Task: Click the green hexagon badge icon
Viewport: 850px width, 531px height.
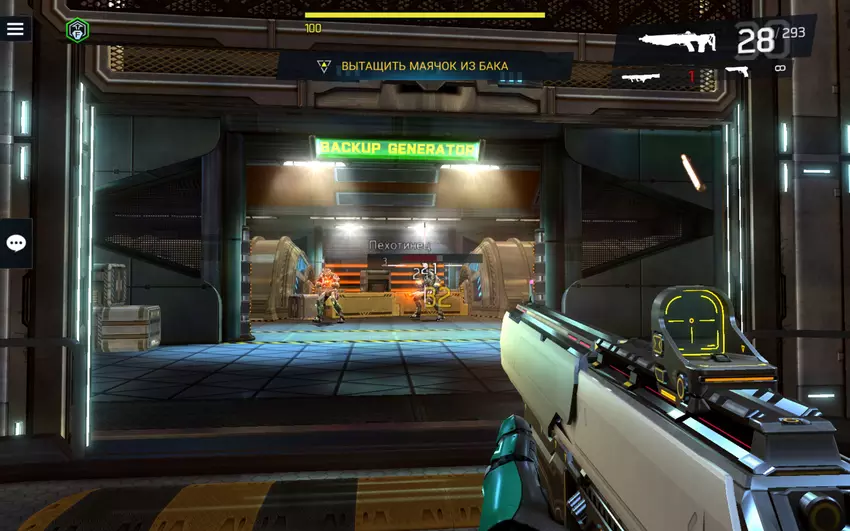Action: click(77, 30)
